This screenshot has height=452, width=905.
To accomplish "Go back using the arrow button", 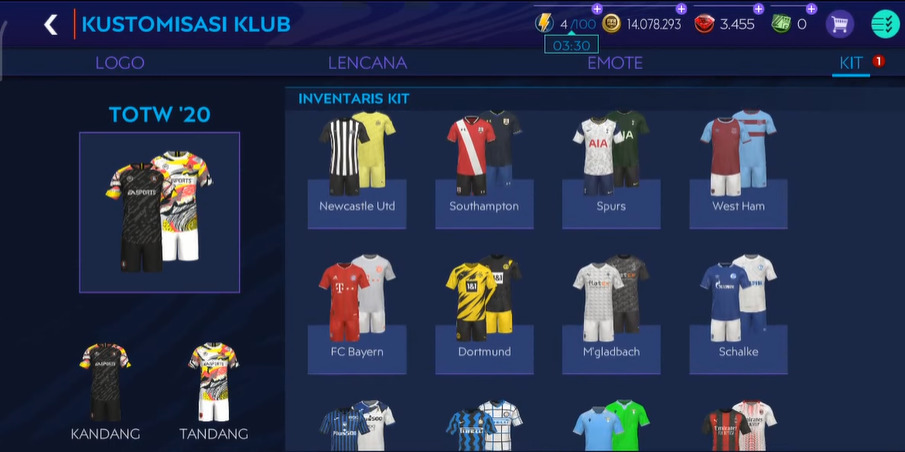I will (50, 24).
